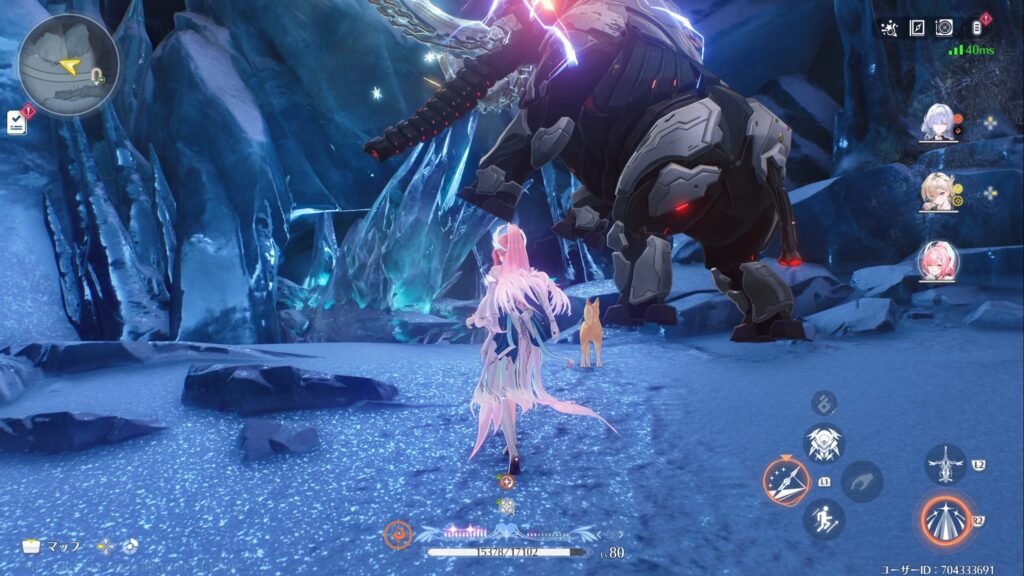
Task: Use the mecha head echo skill
Action: pyautogui.click(x=825, y=443)
